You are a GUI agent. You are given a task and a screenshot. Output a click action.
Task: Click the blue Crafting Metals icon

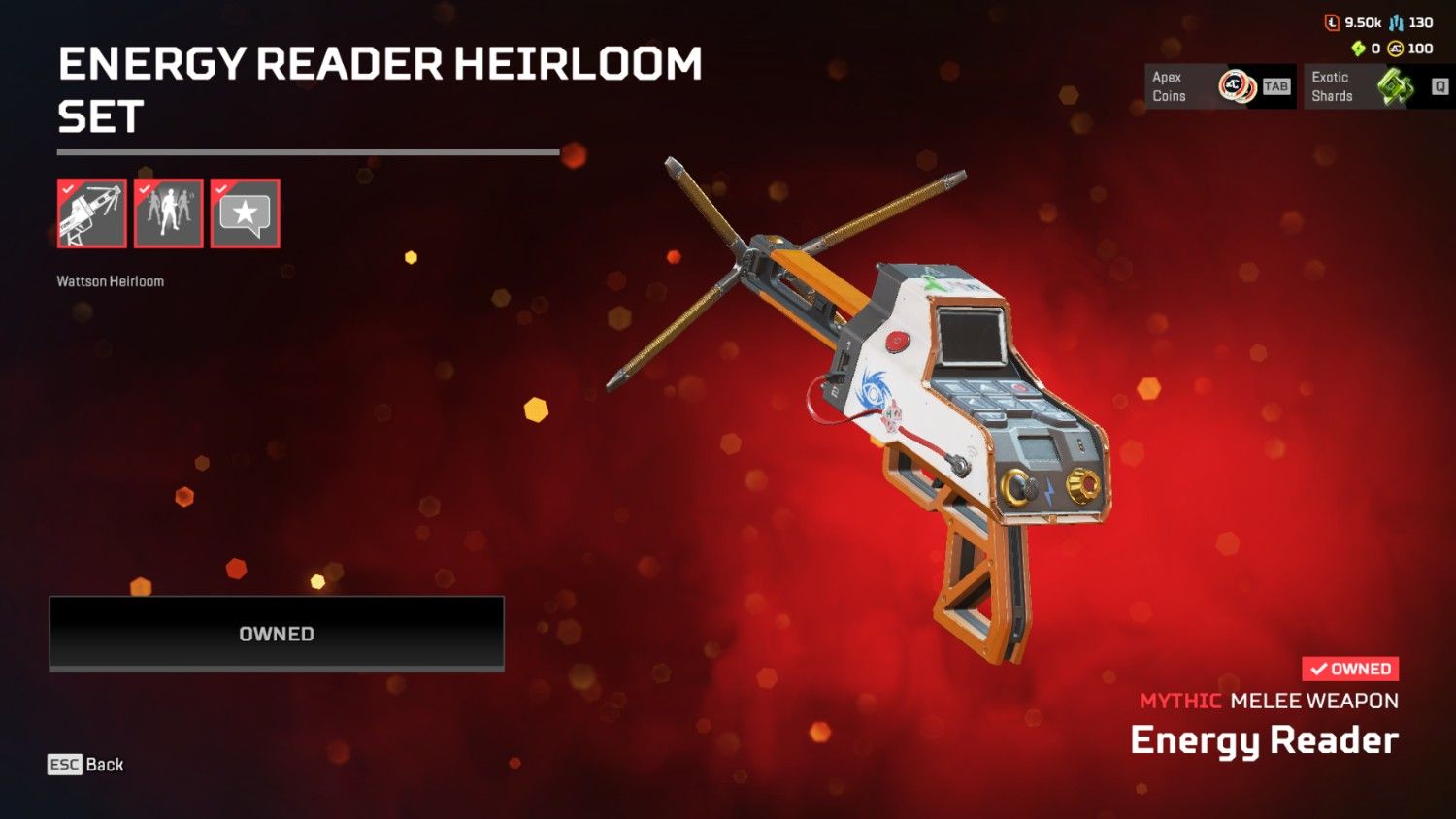(1396, 22)
